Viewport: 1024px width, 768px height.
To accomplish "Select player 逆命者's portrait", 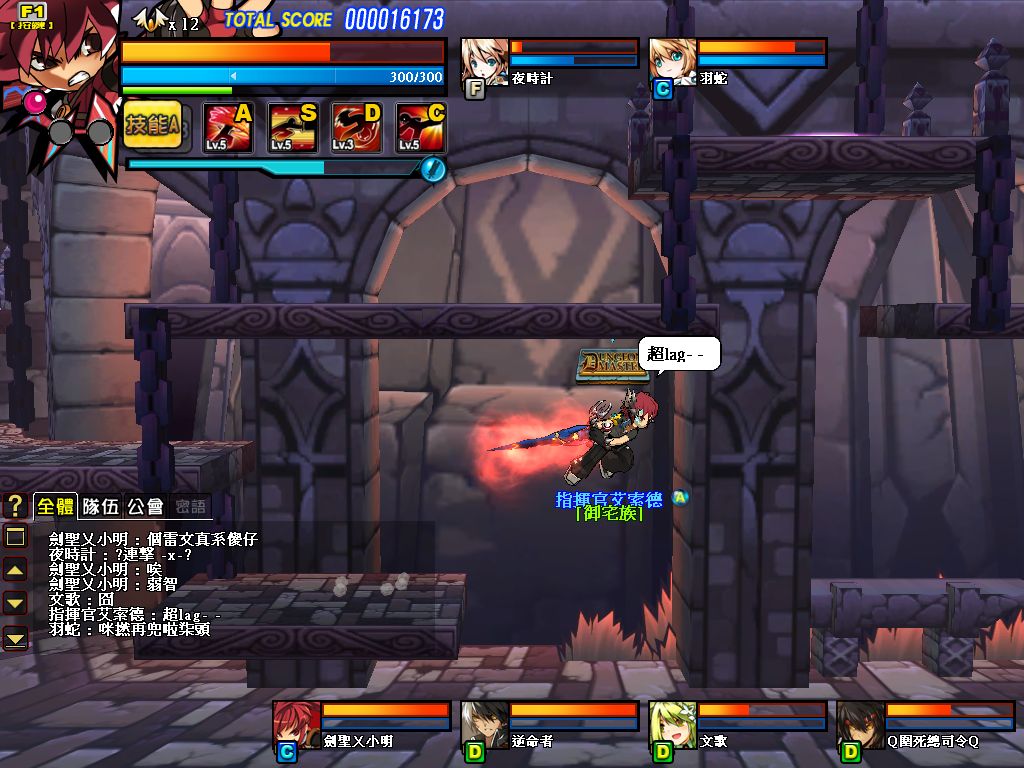I will point(484,725).
